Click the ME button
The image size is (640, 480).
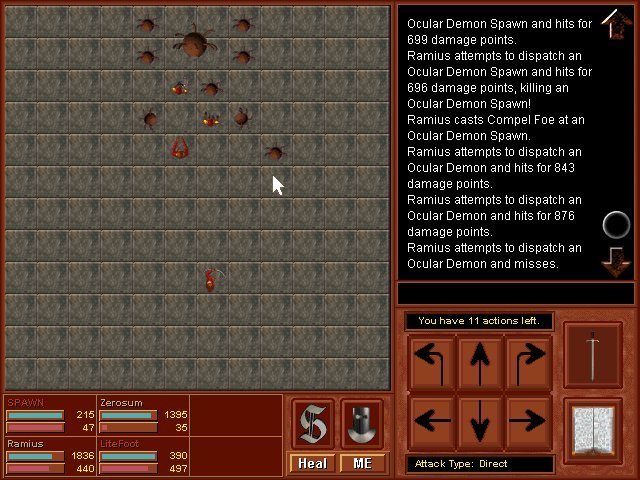tap(362, 463)
